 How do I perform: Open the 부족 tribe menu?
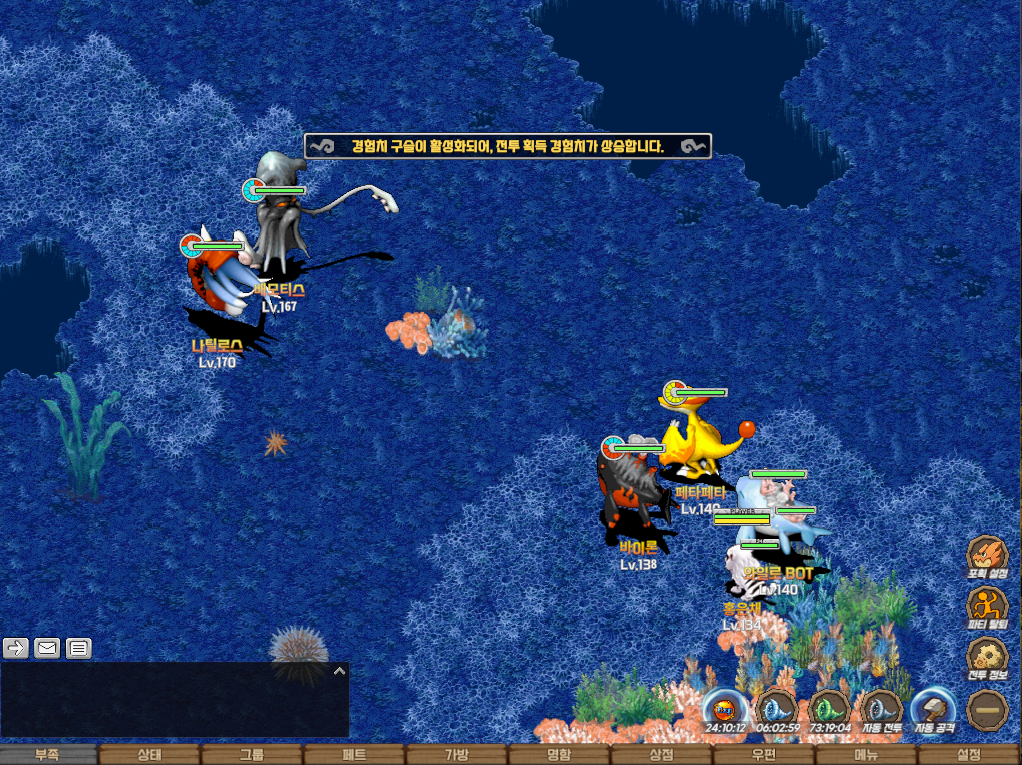(x=48, y=755)
